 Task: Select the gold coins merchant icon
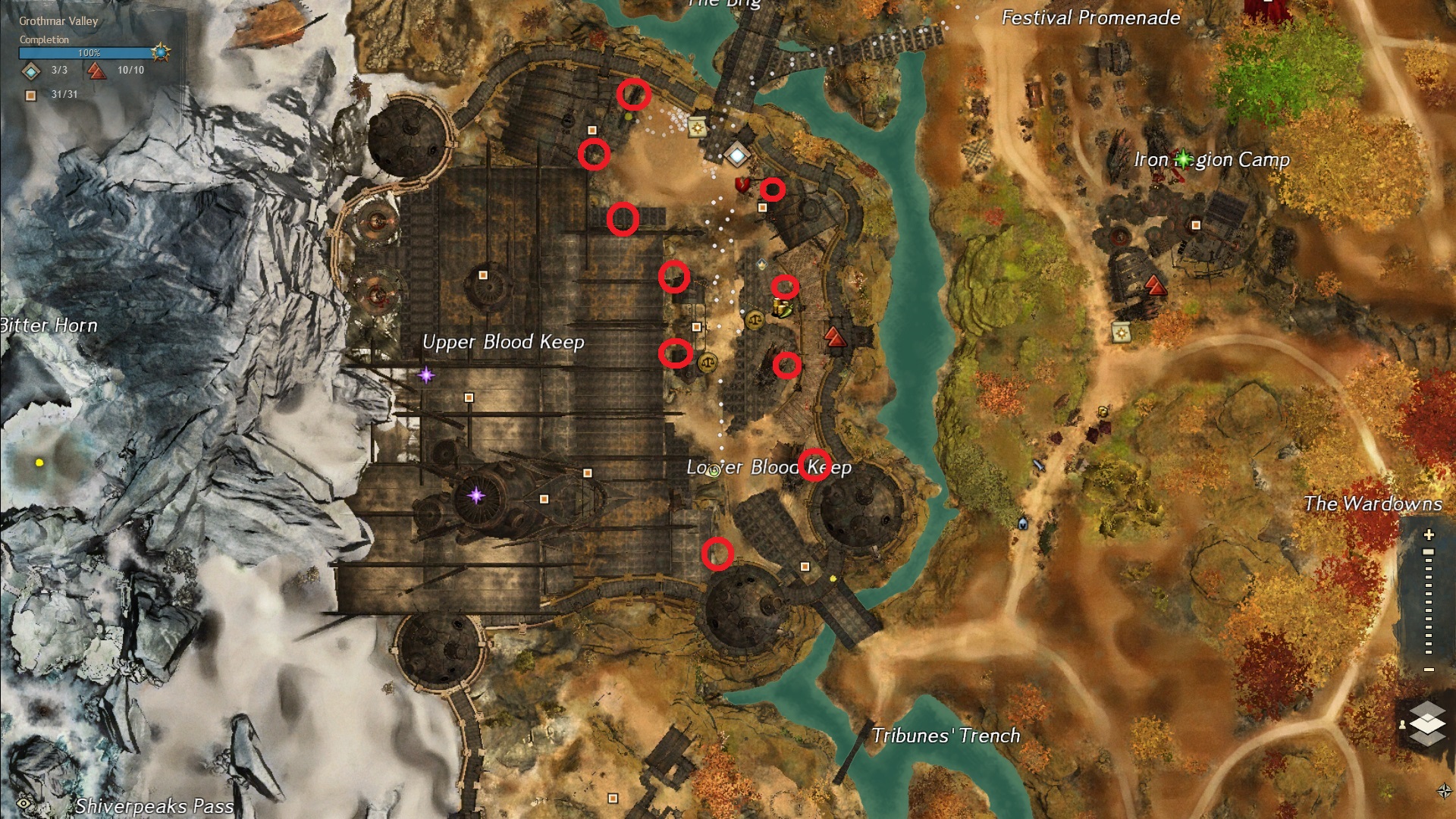point(781,308)
